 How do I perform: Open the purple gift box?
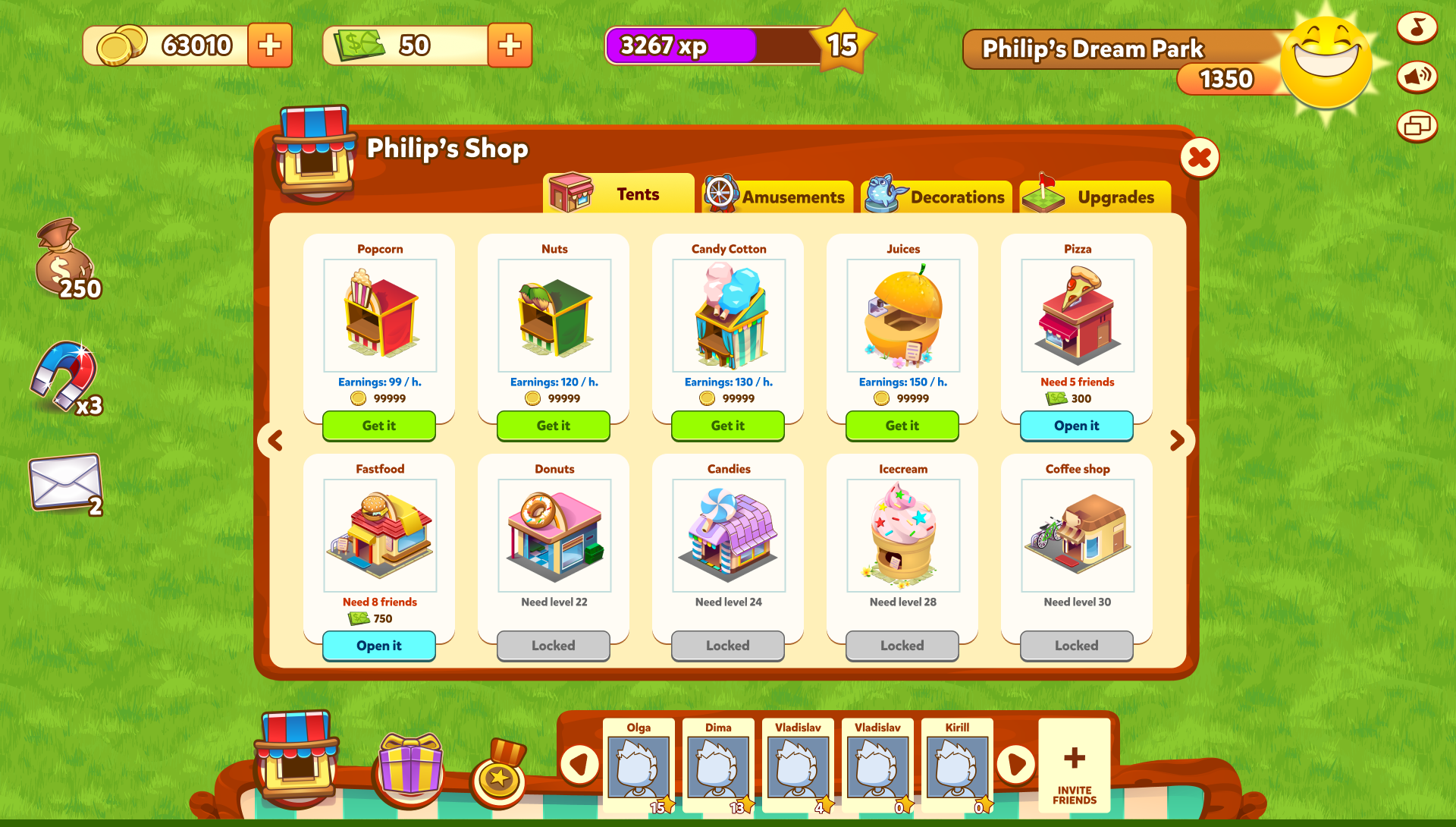[410, 766]
